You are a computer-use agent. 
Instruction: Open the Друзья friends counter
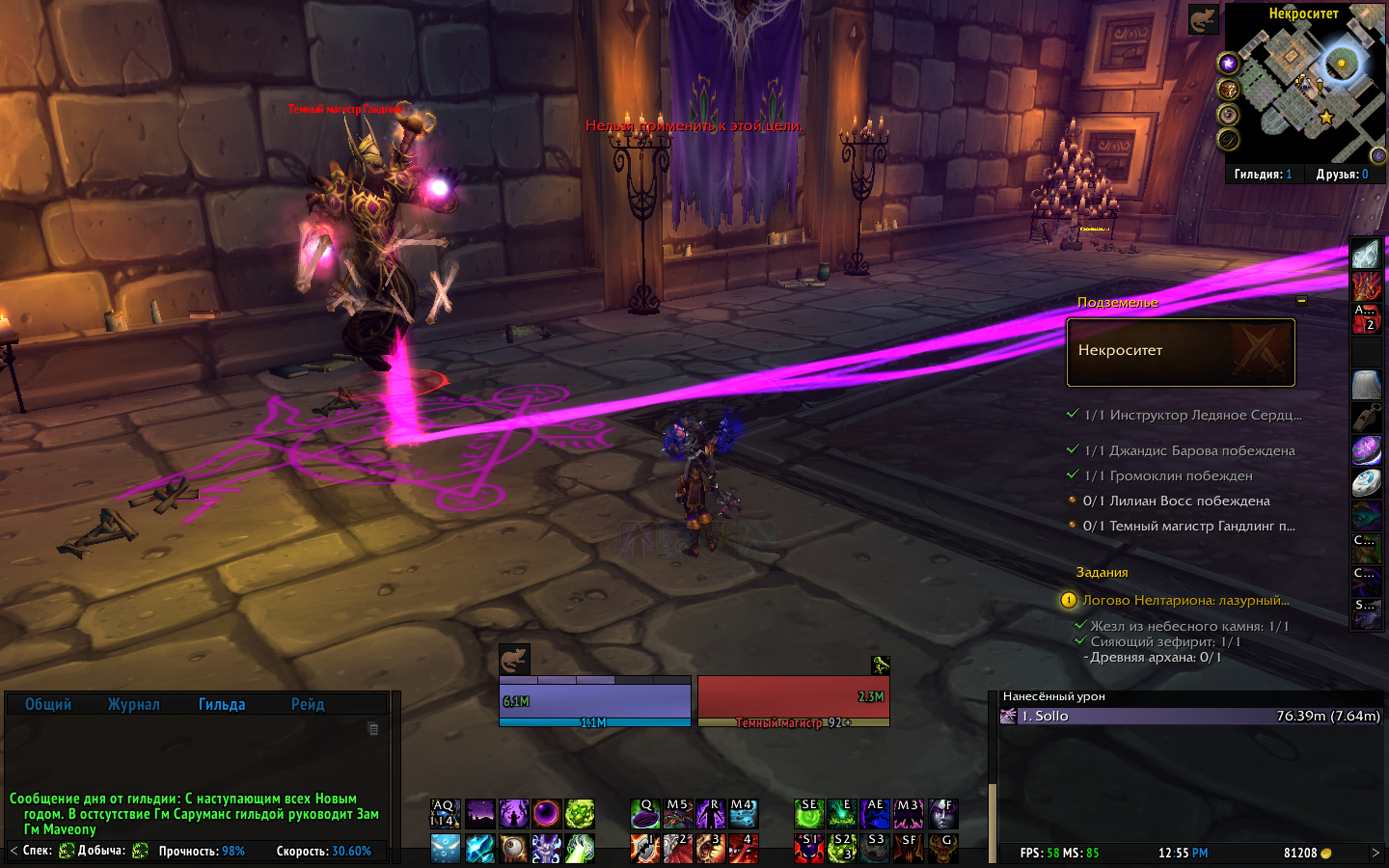(1342, 175)
